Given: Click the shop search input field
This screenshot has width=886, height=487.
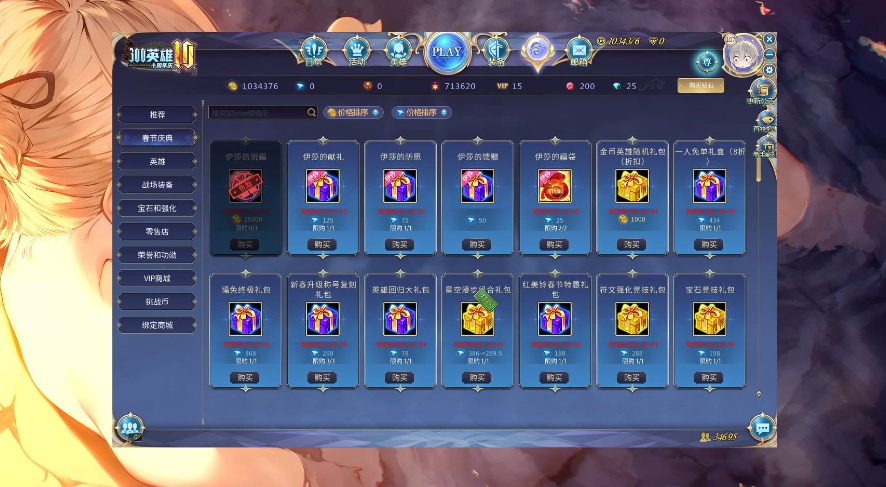Looking at the screenshot, I should click(257, 113).
